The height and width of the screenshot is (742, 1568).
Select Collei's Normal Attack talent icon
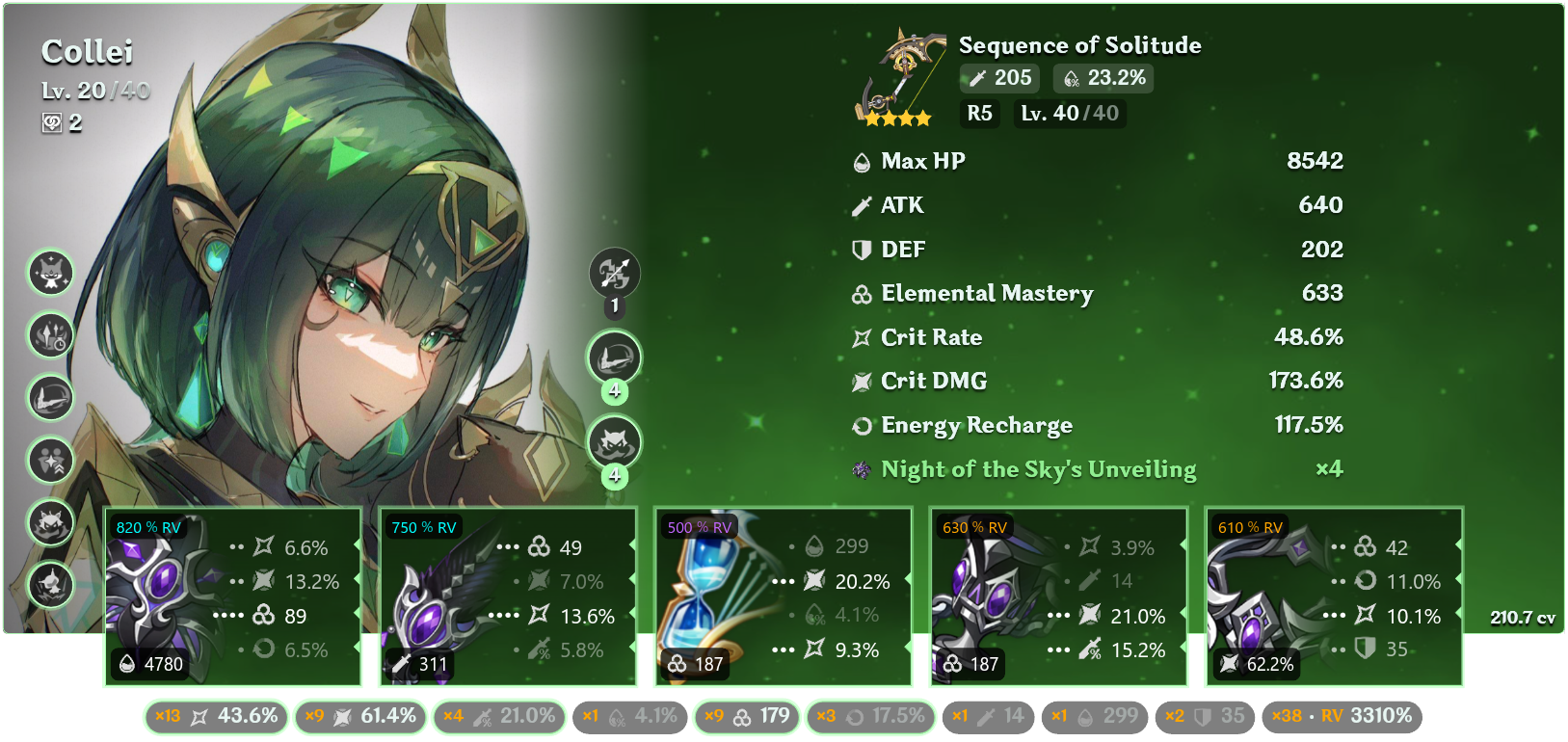tap(614, 274)
